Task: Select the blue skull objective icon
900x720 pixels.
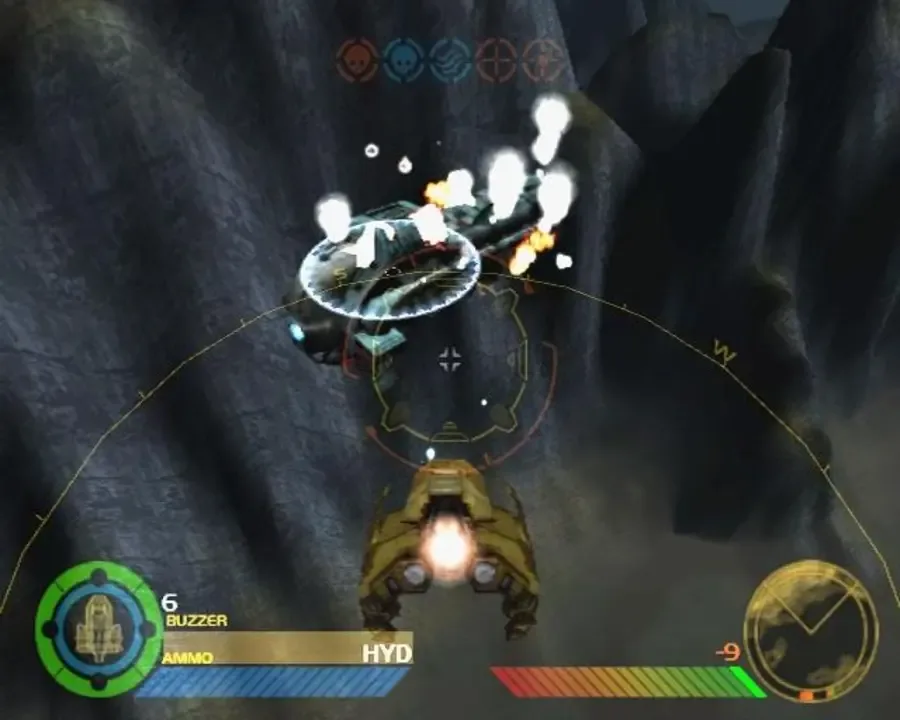Action: pyautogui.click(x=404, y=59)
